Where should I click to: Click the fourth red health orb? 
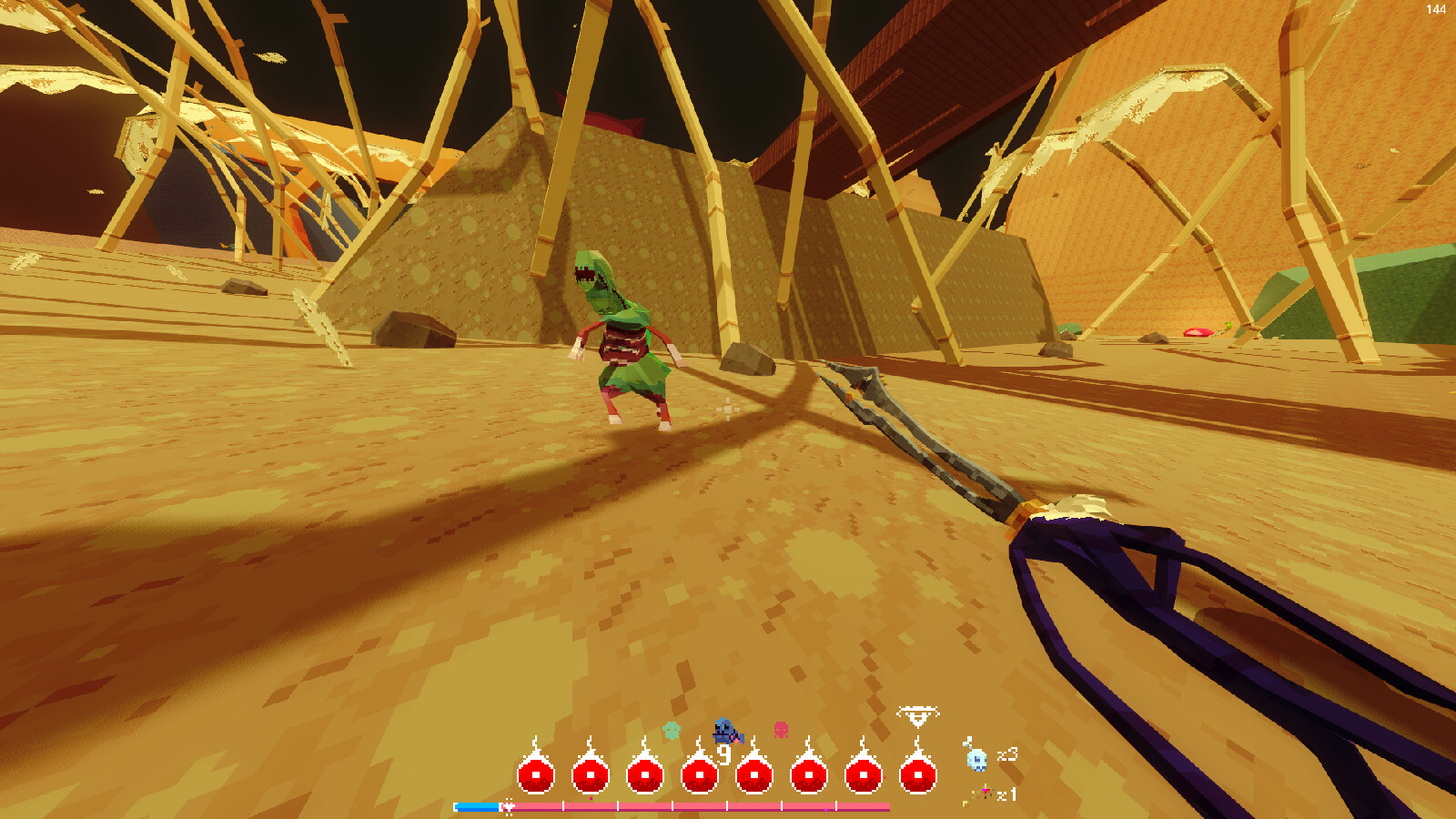pos(698,775)
